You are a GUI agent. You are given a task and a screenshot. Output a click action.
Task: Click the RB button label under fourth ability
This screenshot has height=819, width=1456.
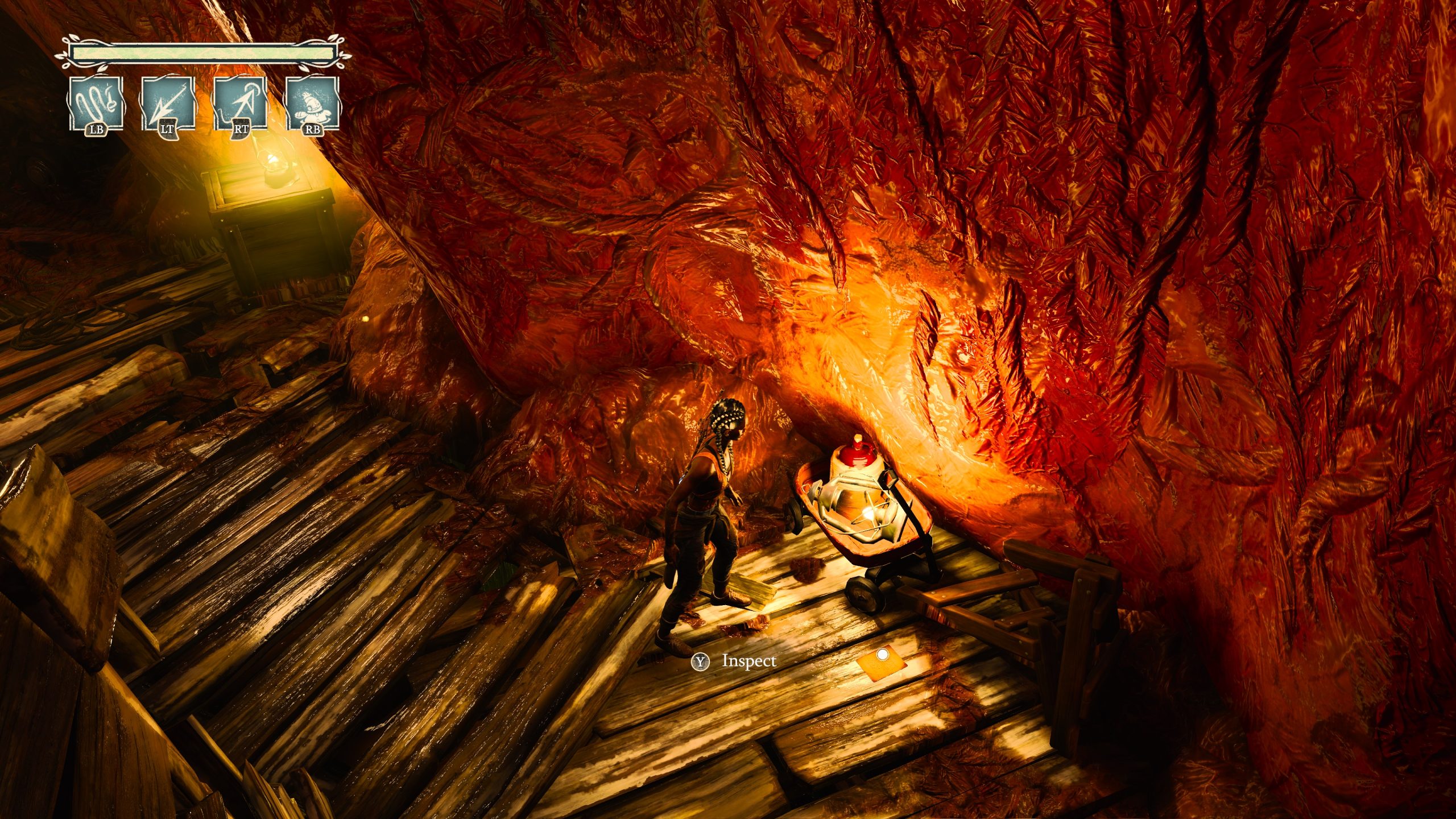tap(315, 132)
